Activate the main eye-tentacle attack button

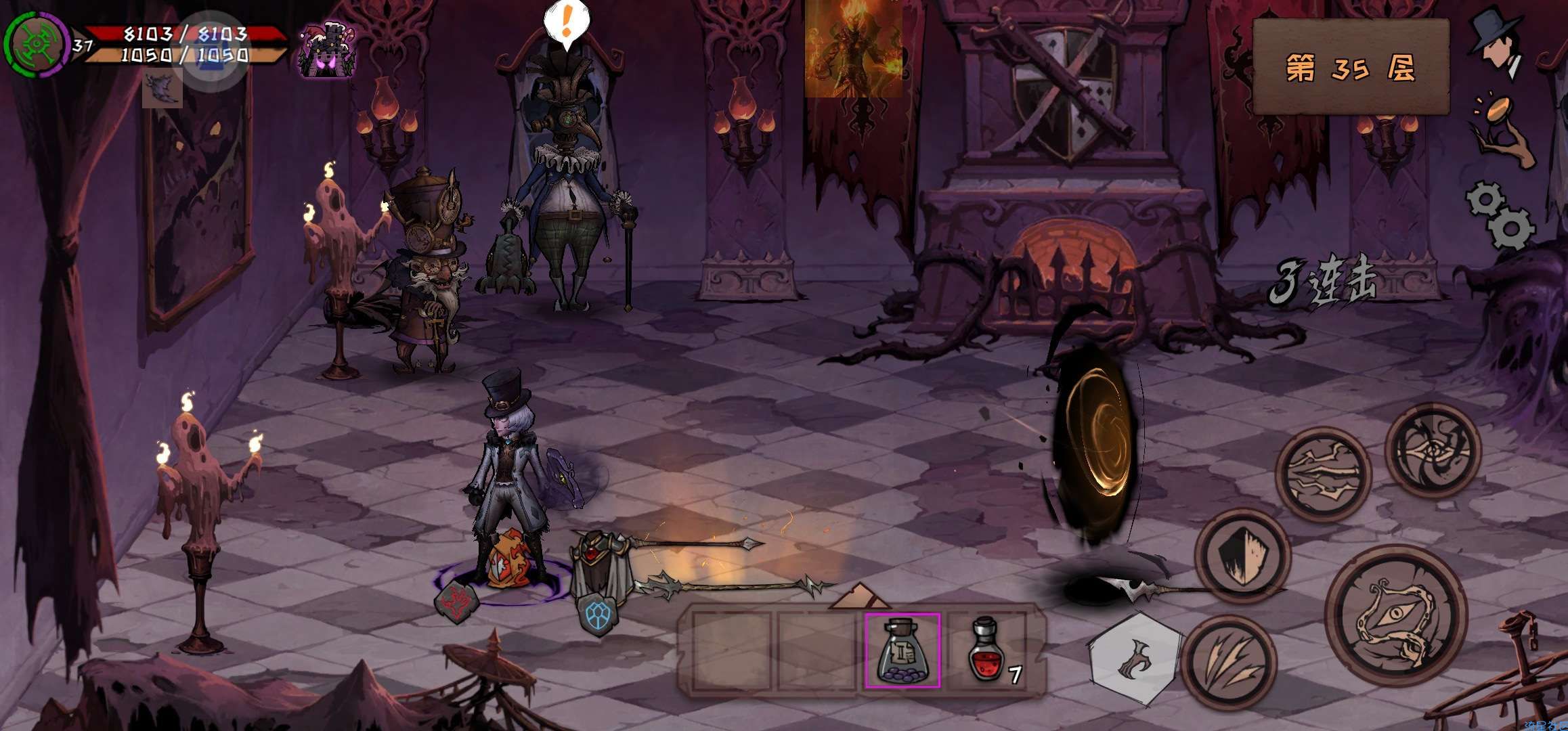[1396, 616]
